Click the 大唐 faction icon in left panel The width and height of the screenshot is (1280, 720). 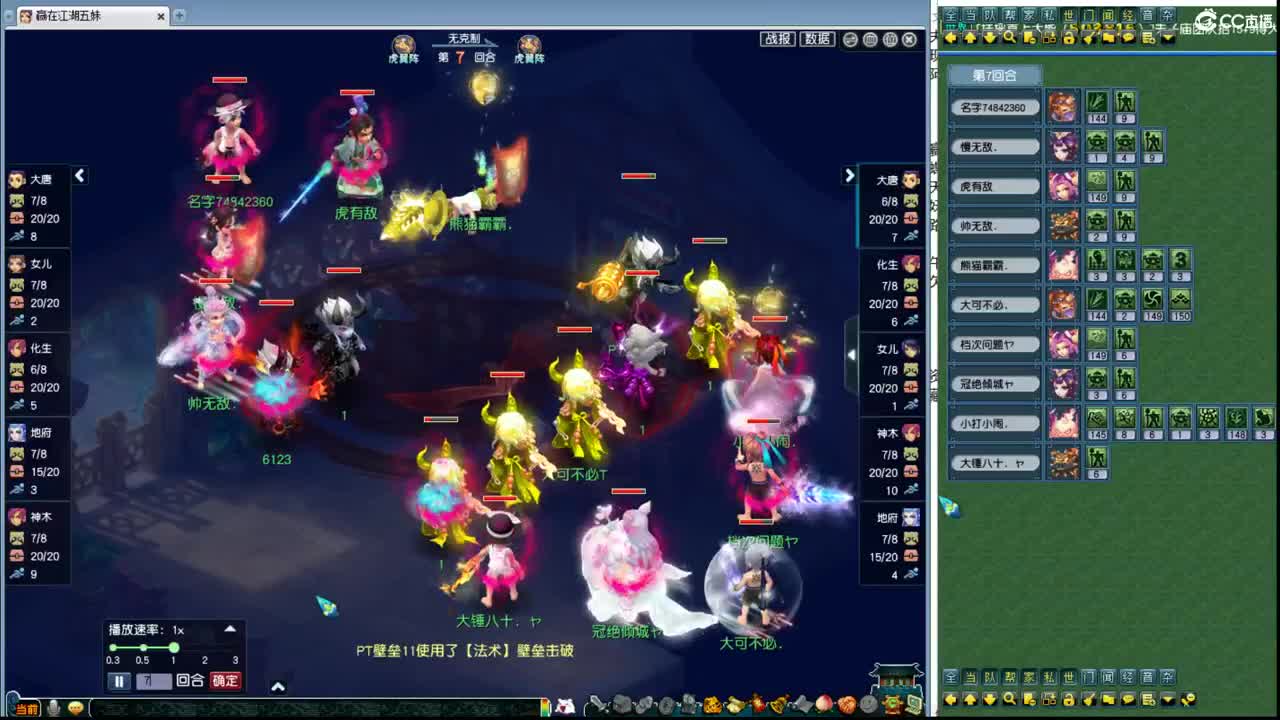[x=16, y=179]
